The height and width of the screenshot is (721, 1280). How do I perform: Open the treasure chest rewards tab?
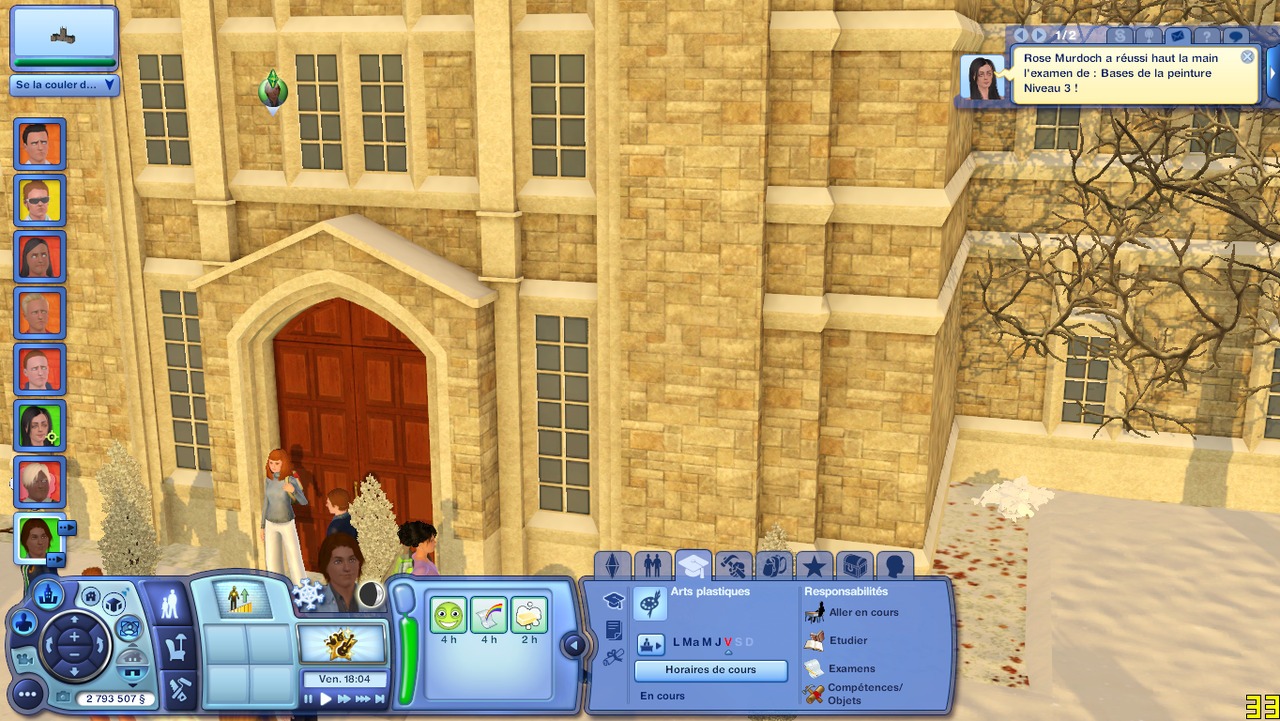point(854,566)
